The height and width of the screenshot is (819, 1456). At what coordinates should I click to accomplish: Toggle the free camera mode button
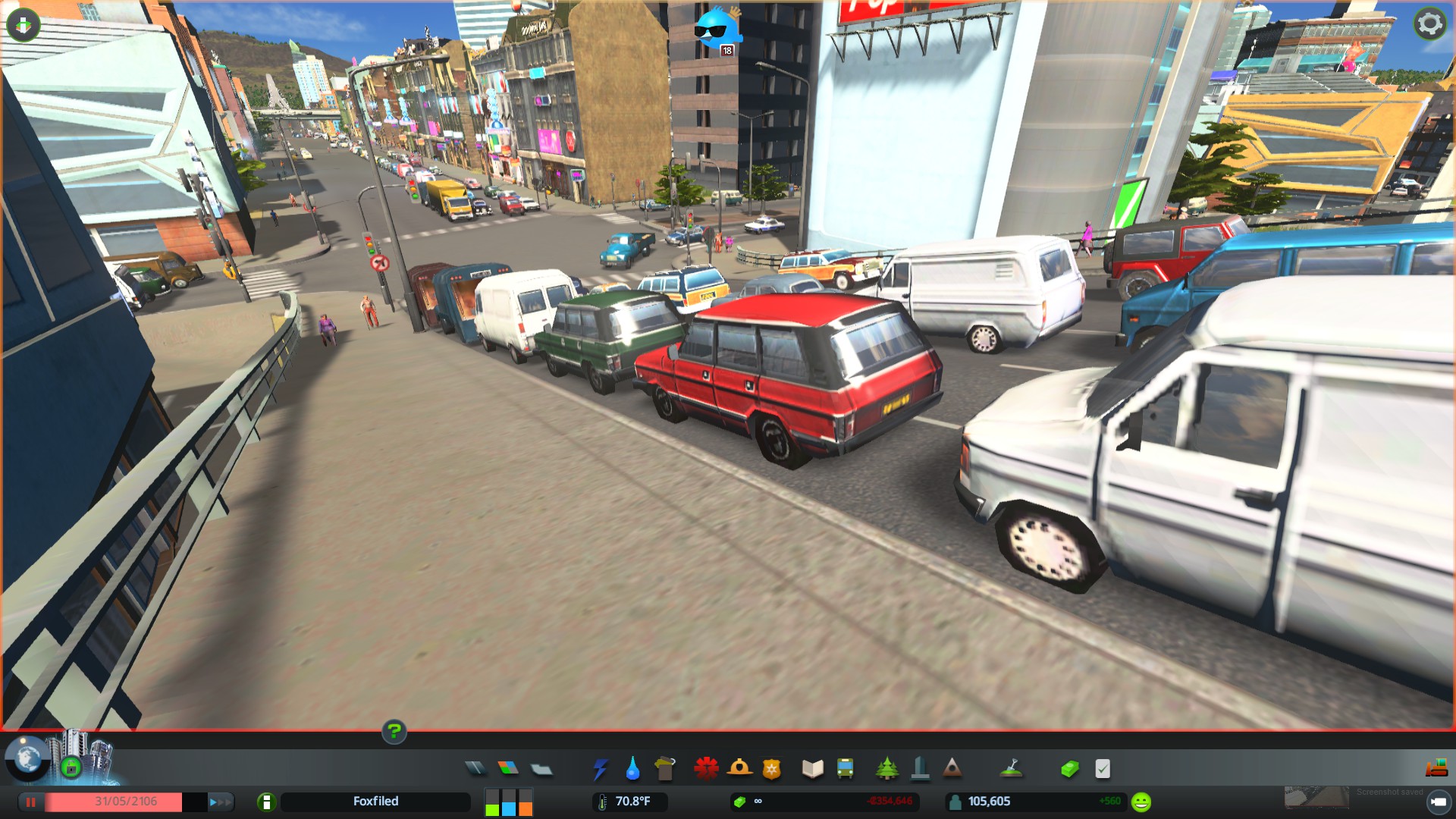[x=1438, y=802]
